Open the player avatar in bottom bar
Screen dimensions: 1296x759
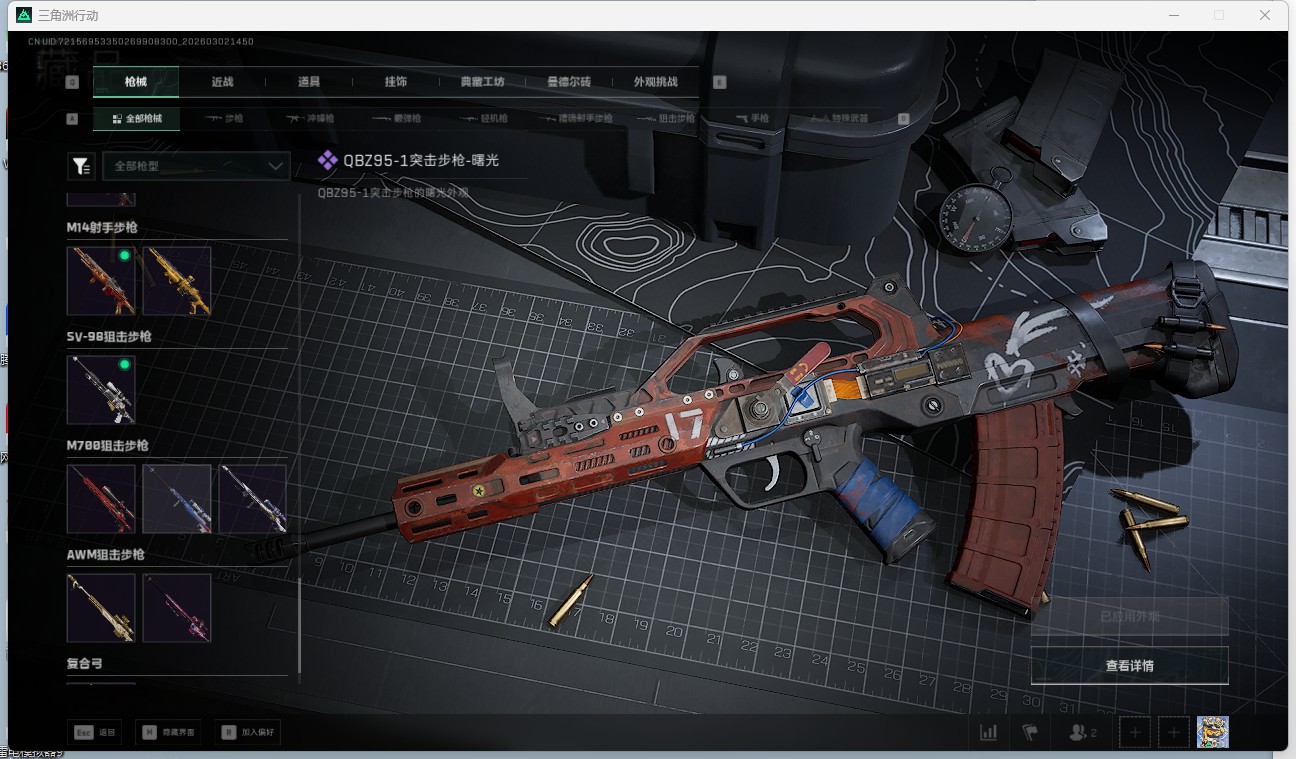pyautogui.click(x=1212, y=732)
